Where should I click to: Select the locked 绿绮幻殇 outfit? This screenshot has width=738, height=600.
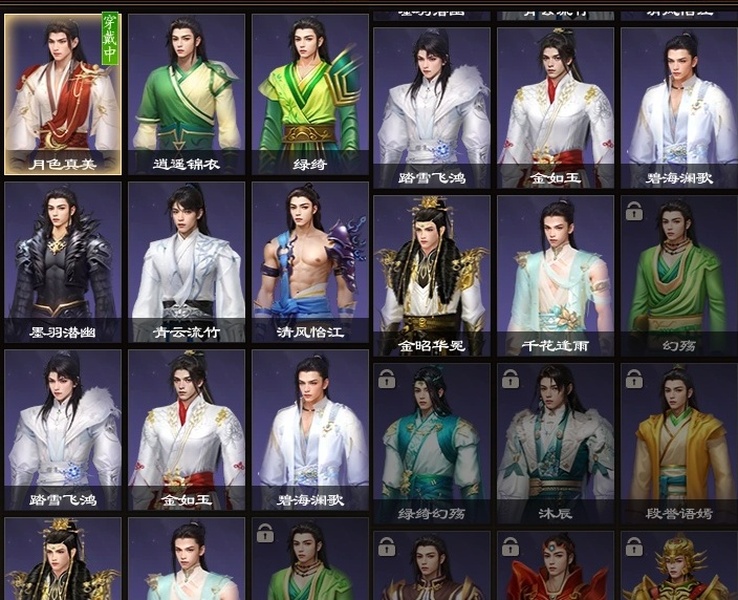pos(432,440)
